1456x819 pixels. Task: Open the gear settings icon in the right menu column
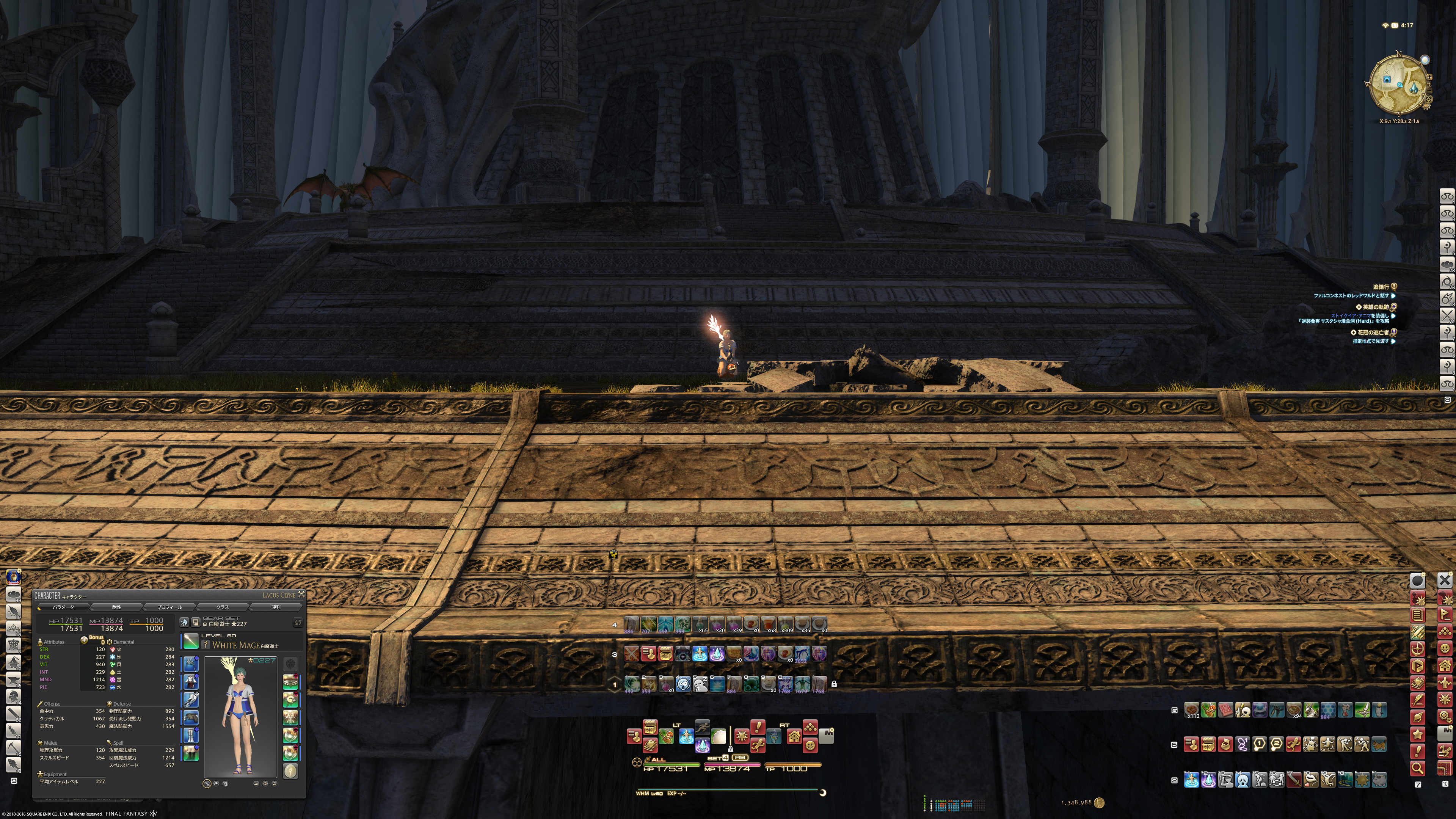(x=1444, y=717)
